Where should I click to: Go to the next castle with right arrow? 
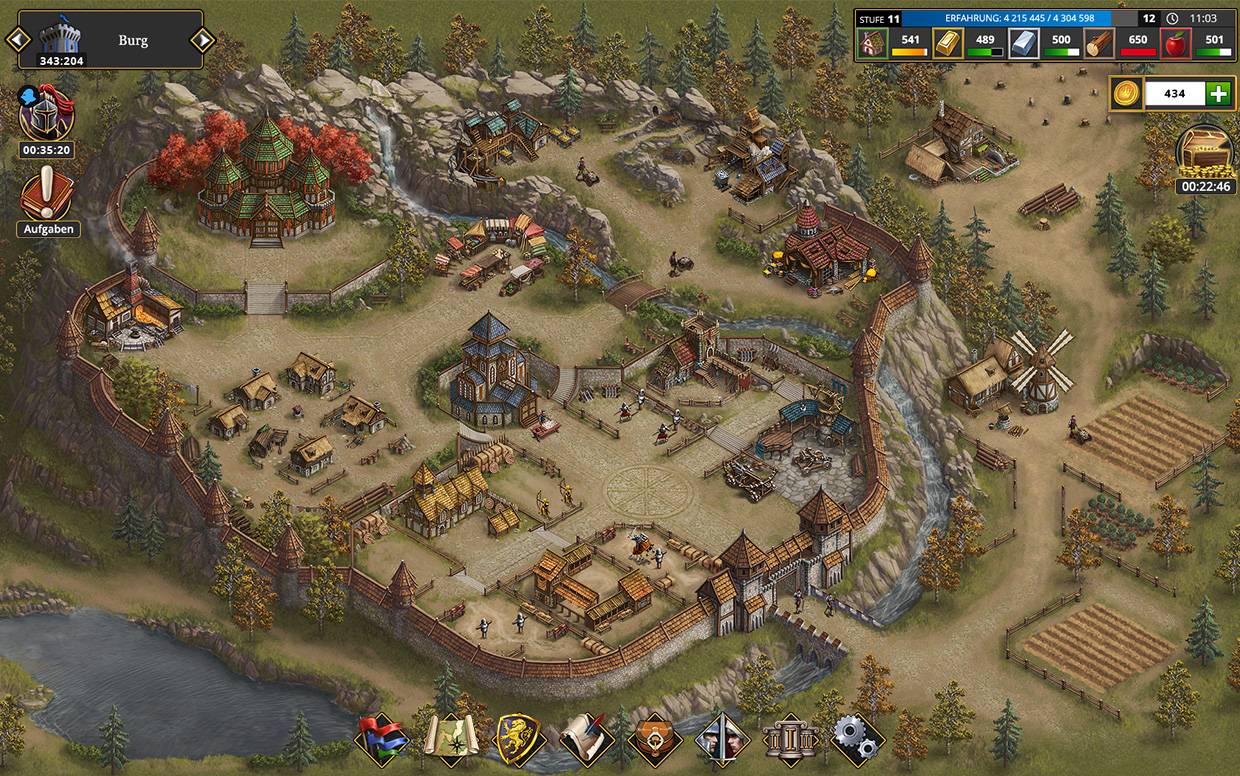pyautogui.click(x=203, y=40)
